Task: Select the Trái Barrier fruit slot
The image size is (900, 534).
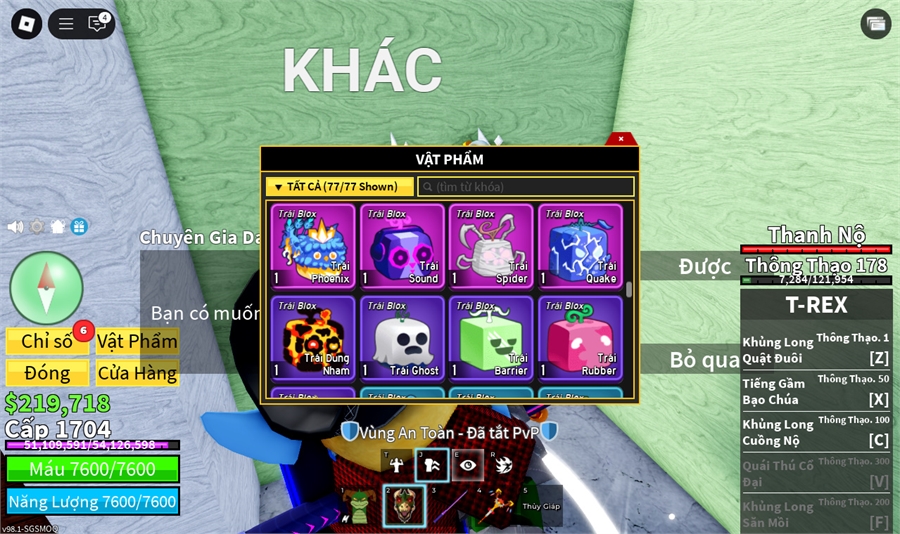Action: [x=491, y=337]
